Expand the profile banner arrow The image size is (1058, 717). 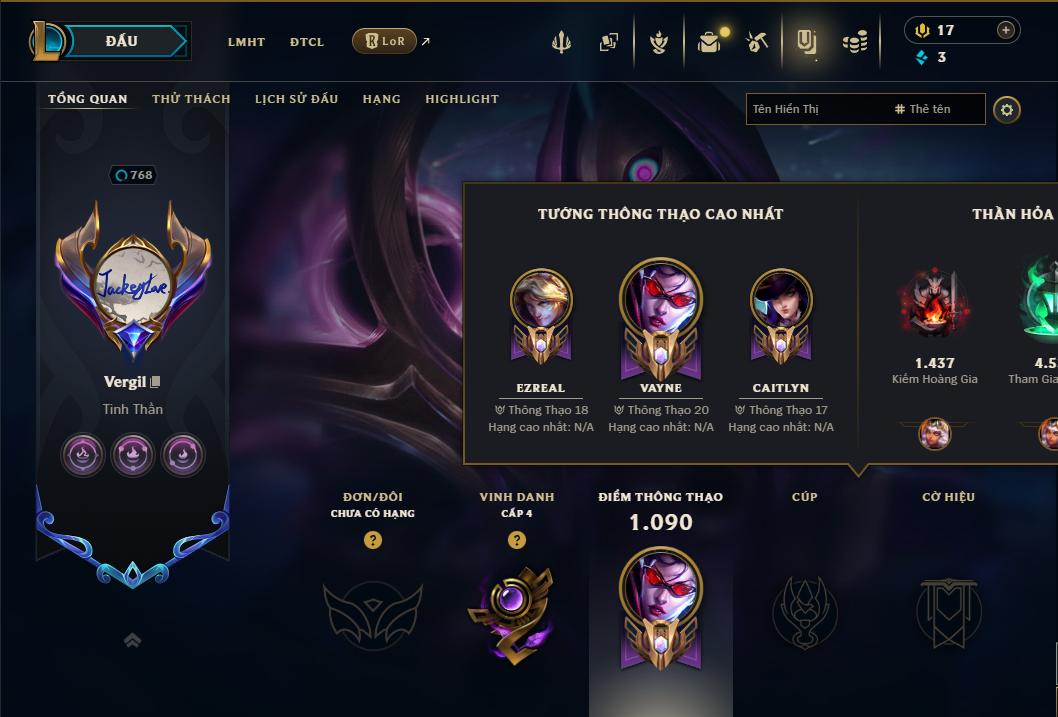pos(132,640)
